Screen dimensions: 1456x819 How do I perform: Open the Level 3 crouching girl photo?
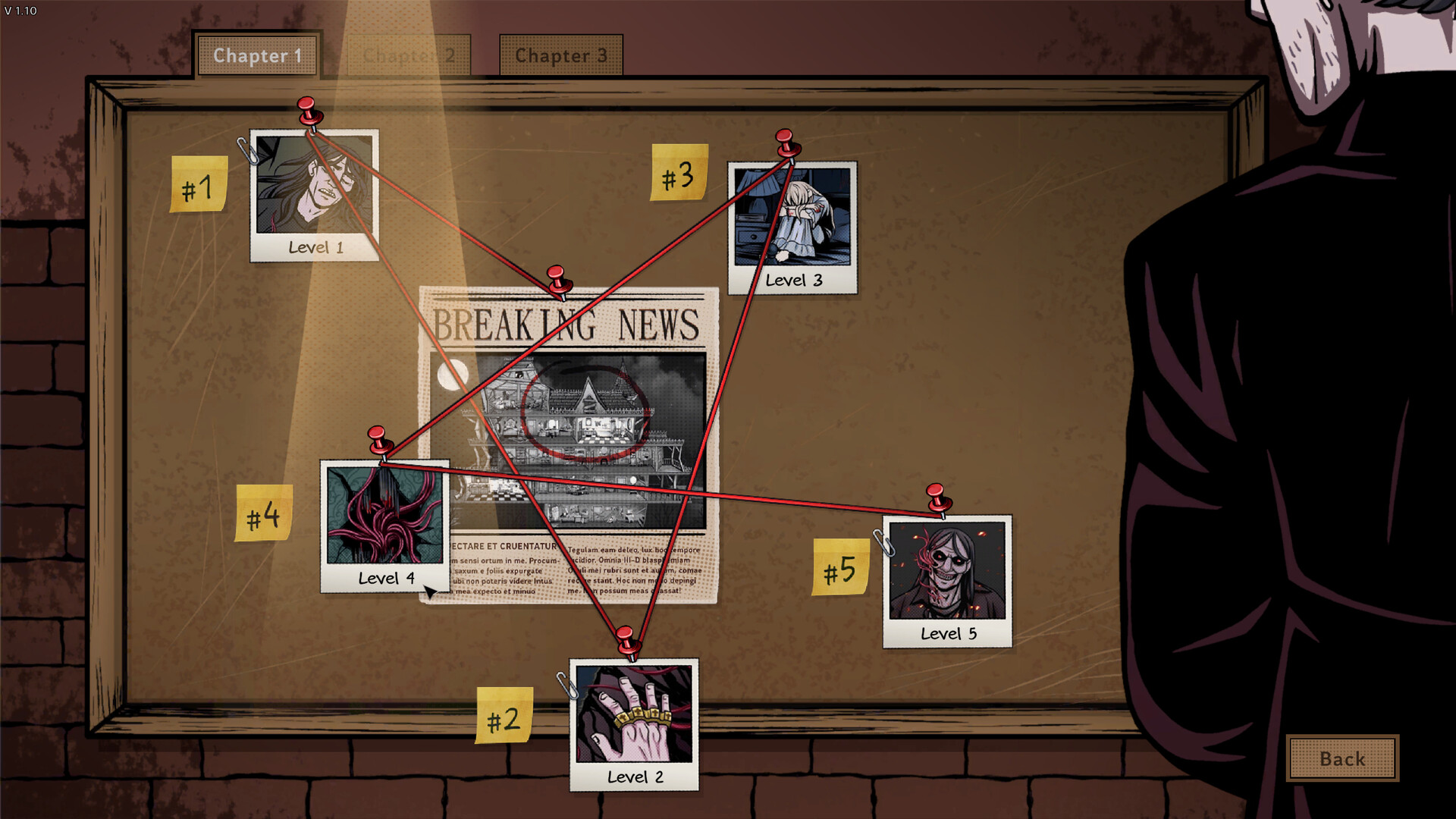click(792, 227)
